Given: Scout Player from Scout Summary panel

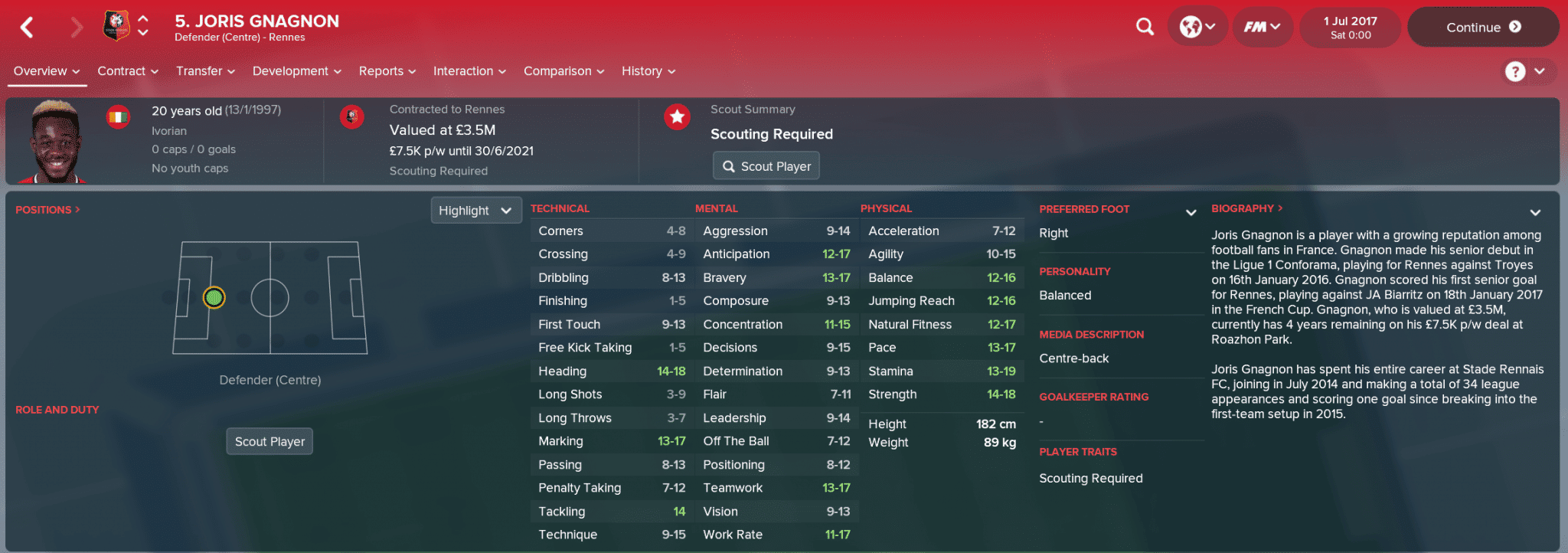Looking at the screenshot, I should [x=766, y=166].
